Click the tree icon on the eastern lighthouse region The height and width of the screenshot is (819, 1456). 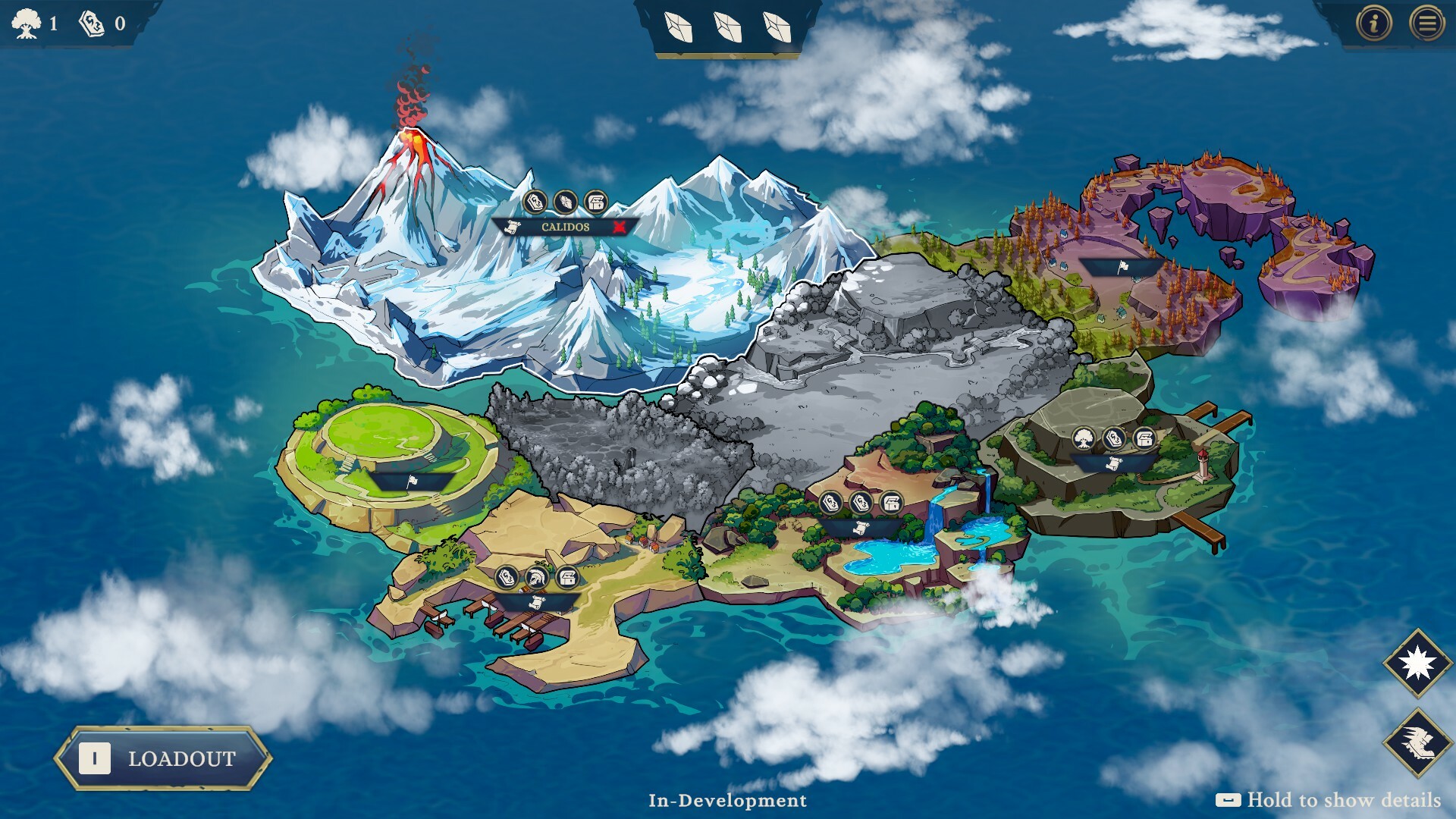coord(1084,438)
